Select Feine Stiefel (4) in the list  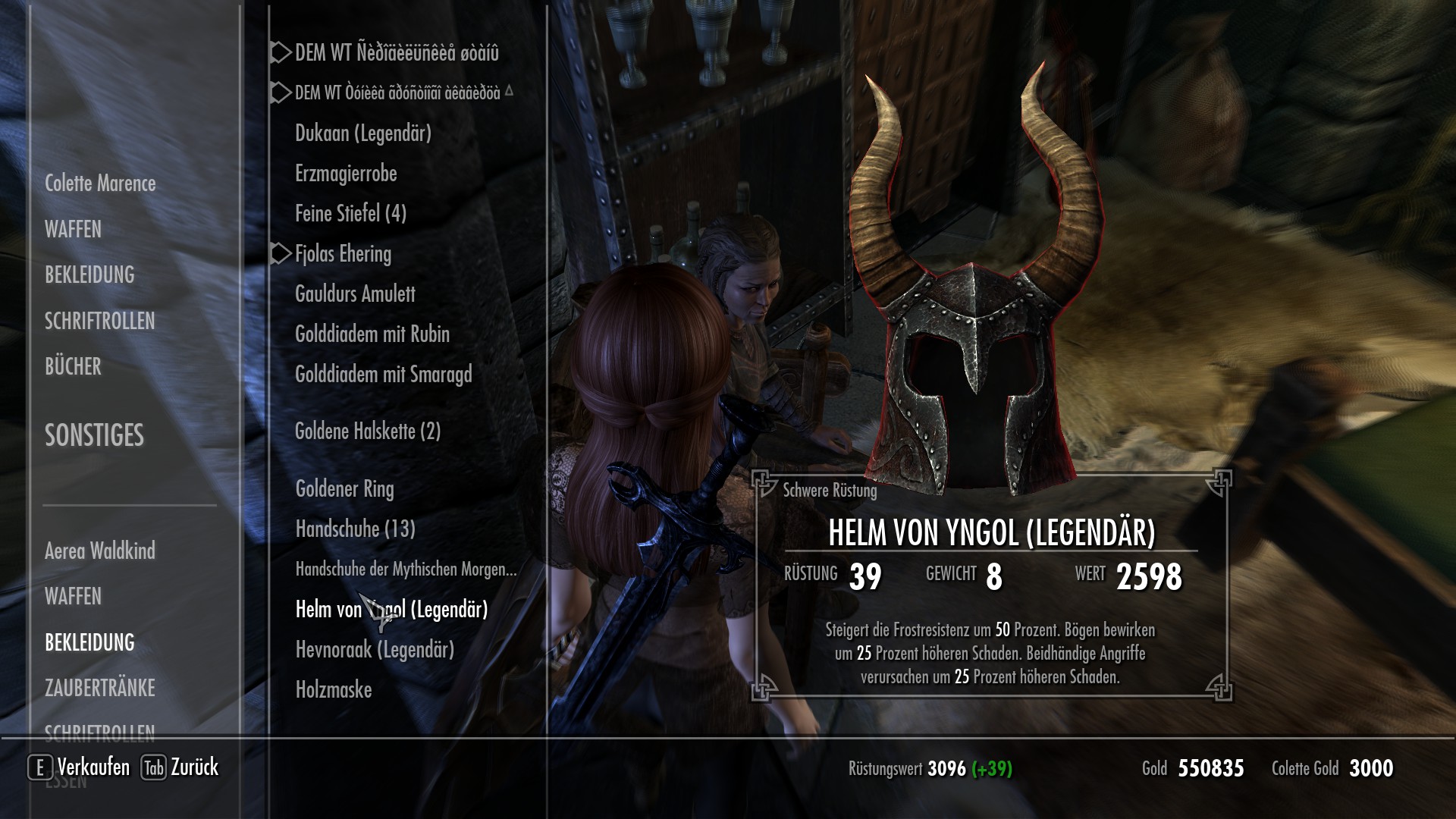point(350,214)
